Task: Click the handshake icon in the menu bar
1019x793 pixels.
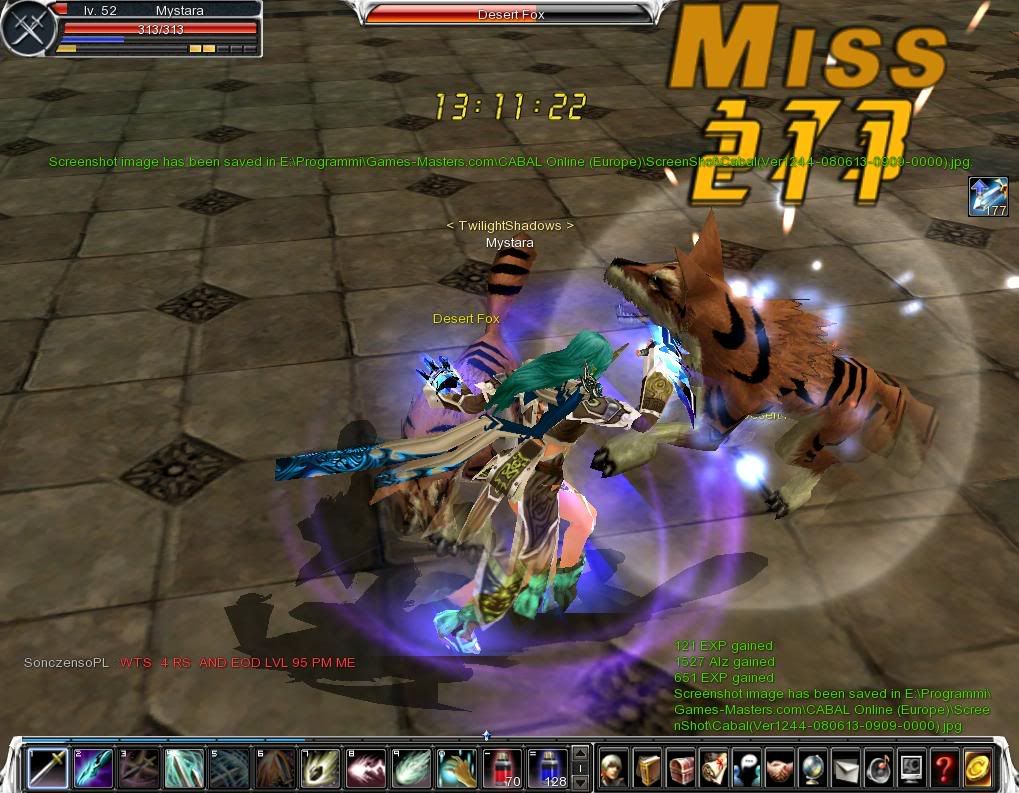Action: 779,767
